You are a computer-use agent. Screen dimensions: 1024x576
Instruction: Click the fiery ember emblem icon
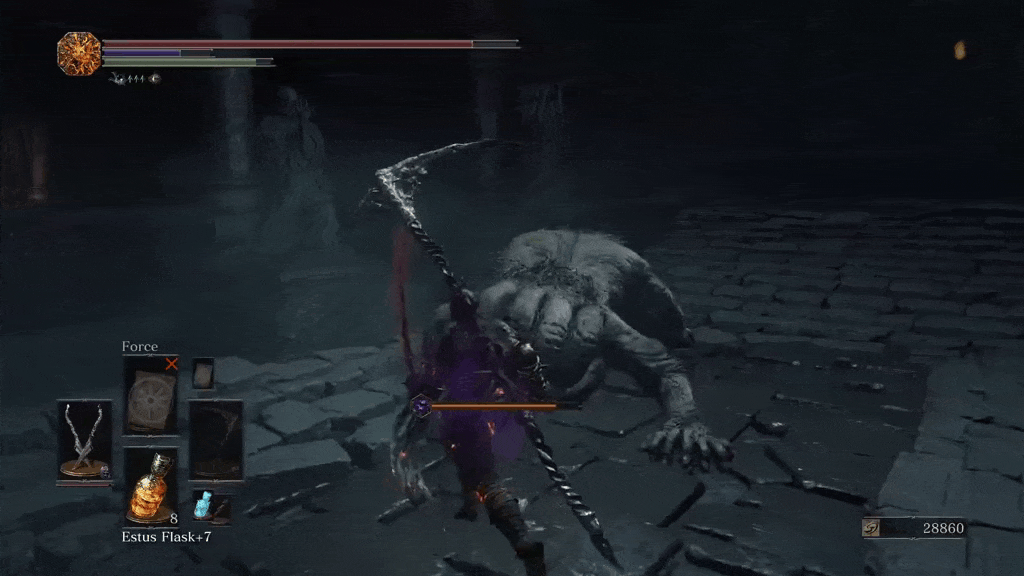coord(78,52)
